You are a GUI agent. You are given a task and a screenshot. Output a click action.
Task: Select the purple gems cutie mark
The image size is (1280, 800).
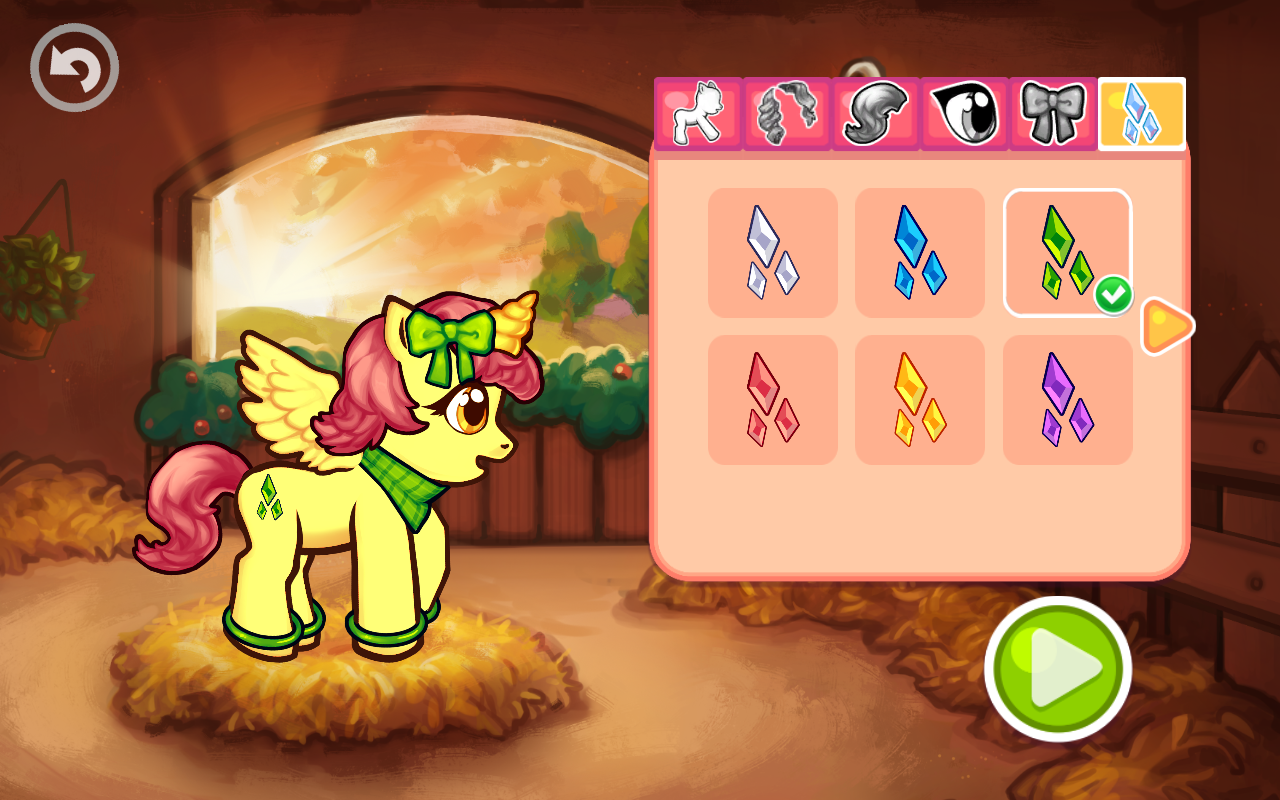coord(1066,399)
